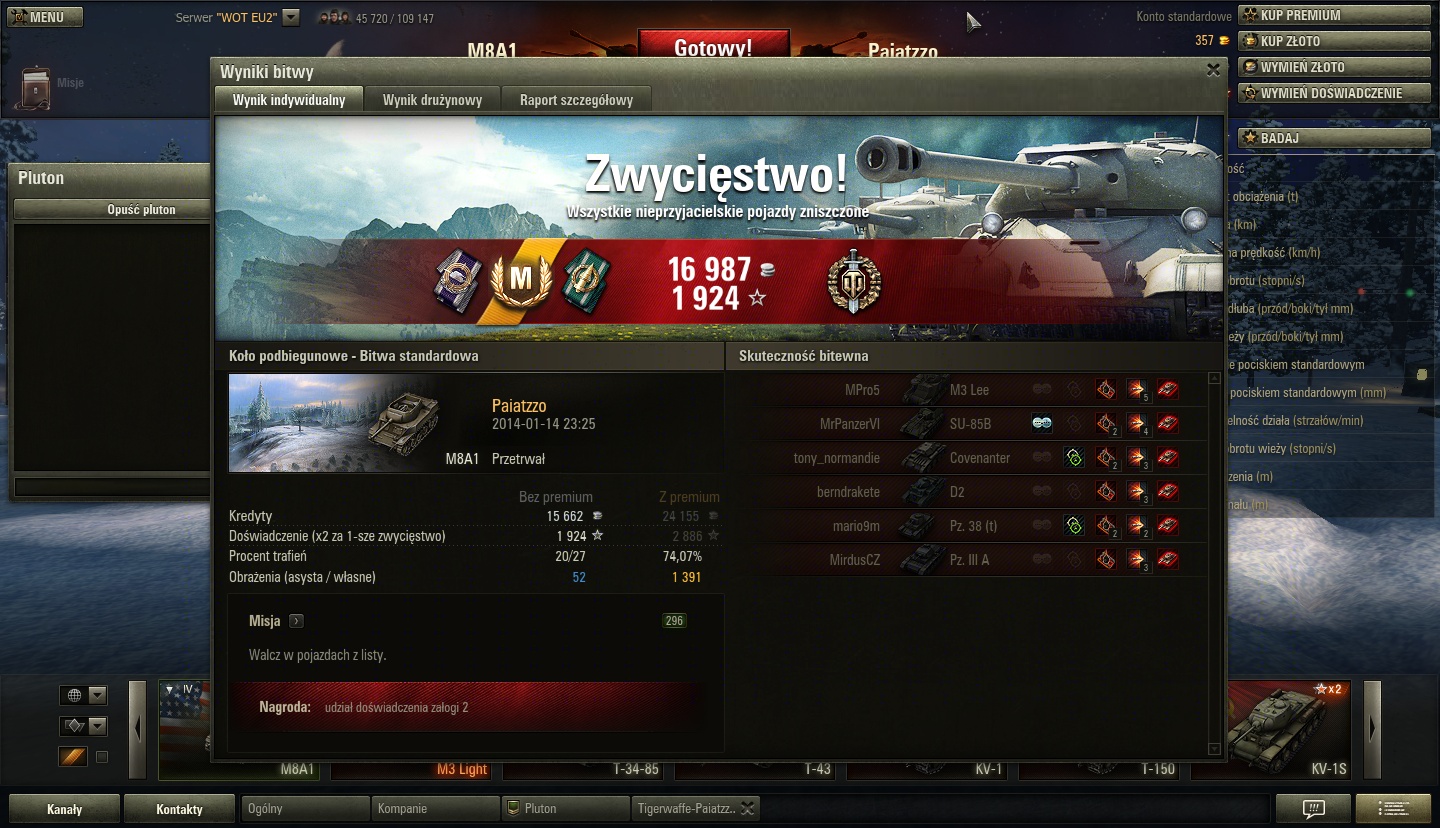This screenshot has width=1440, height=828.
Task: Choose WYMIEŃ DOŚWIADCZENIE button
Action: pyautogui.click(x=1334, y=93)
